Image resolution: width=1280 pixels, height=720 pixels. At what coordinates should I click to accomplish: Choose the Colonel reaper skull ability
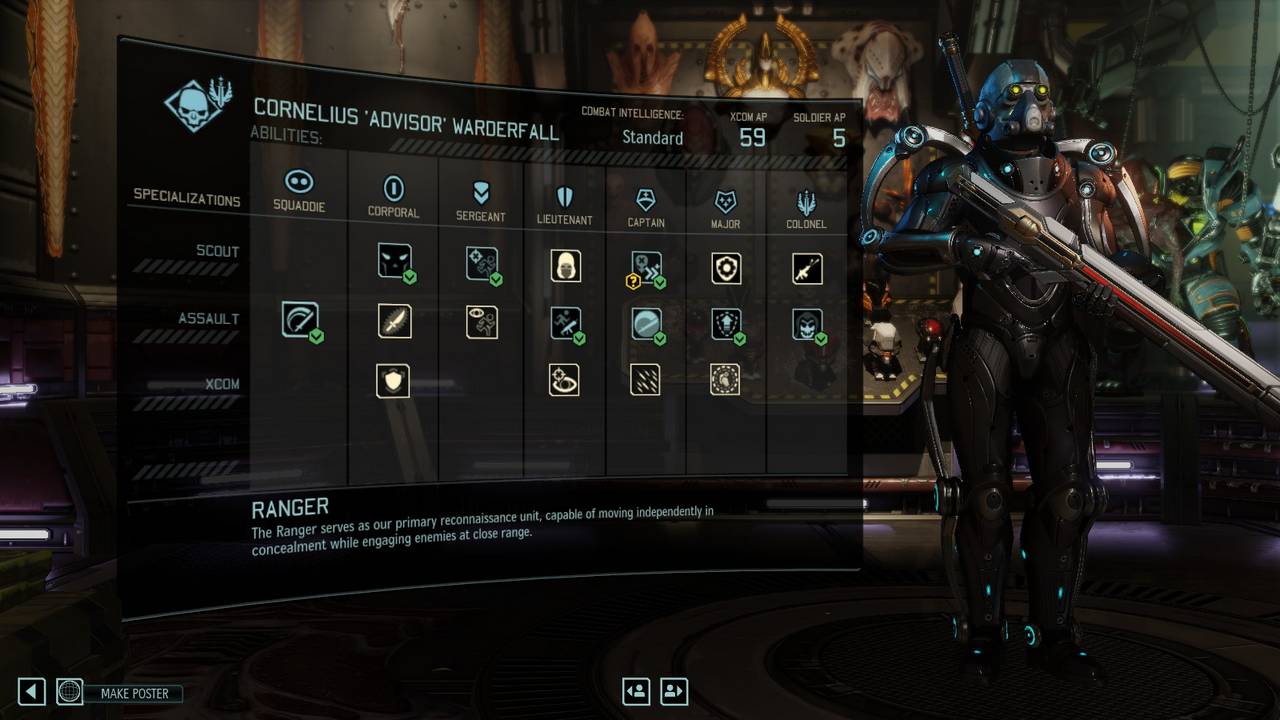click(807, 324)
